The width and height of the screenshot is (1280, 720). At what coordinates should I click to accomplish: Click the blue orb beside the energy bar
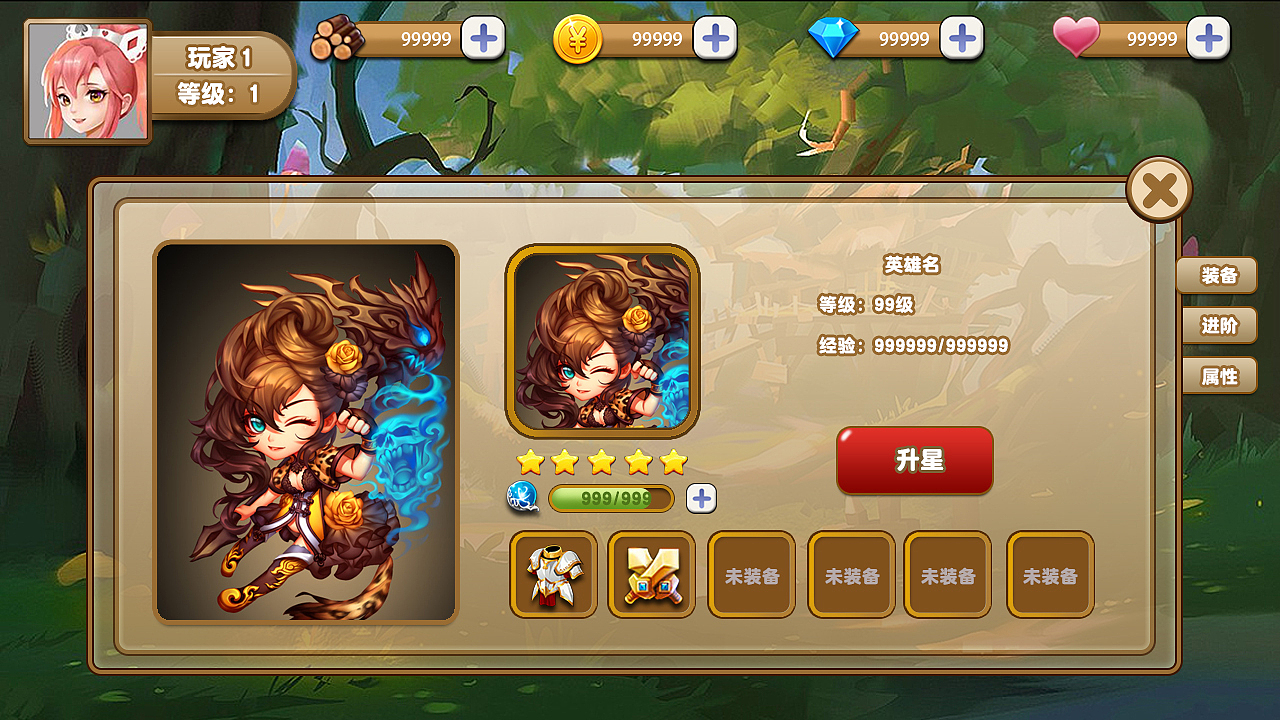pos(522,497)
